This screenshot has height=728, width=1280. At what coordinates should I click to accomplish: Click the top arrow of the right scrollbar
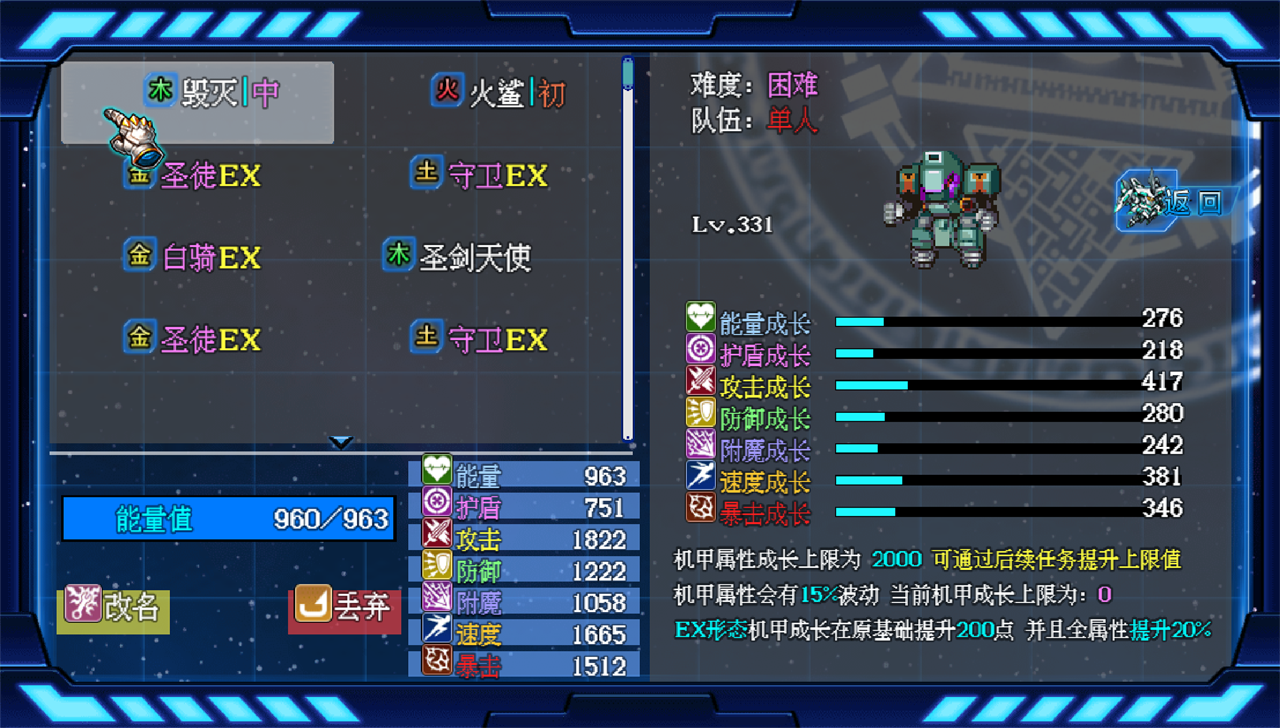(628, 63)
